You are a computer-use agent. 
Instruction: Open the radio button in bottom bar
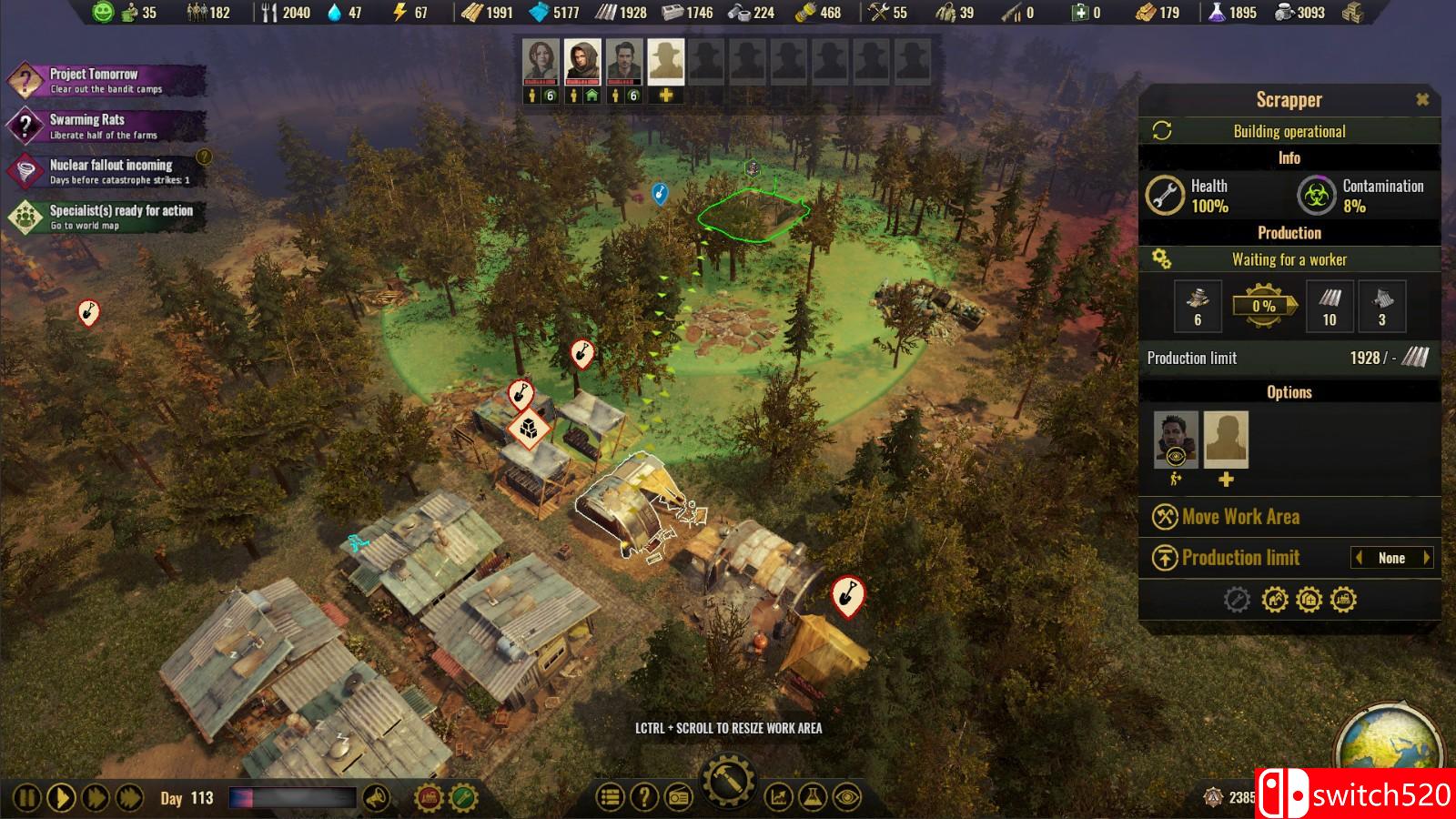679,798
